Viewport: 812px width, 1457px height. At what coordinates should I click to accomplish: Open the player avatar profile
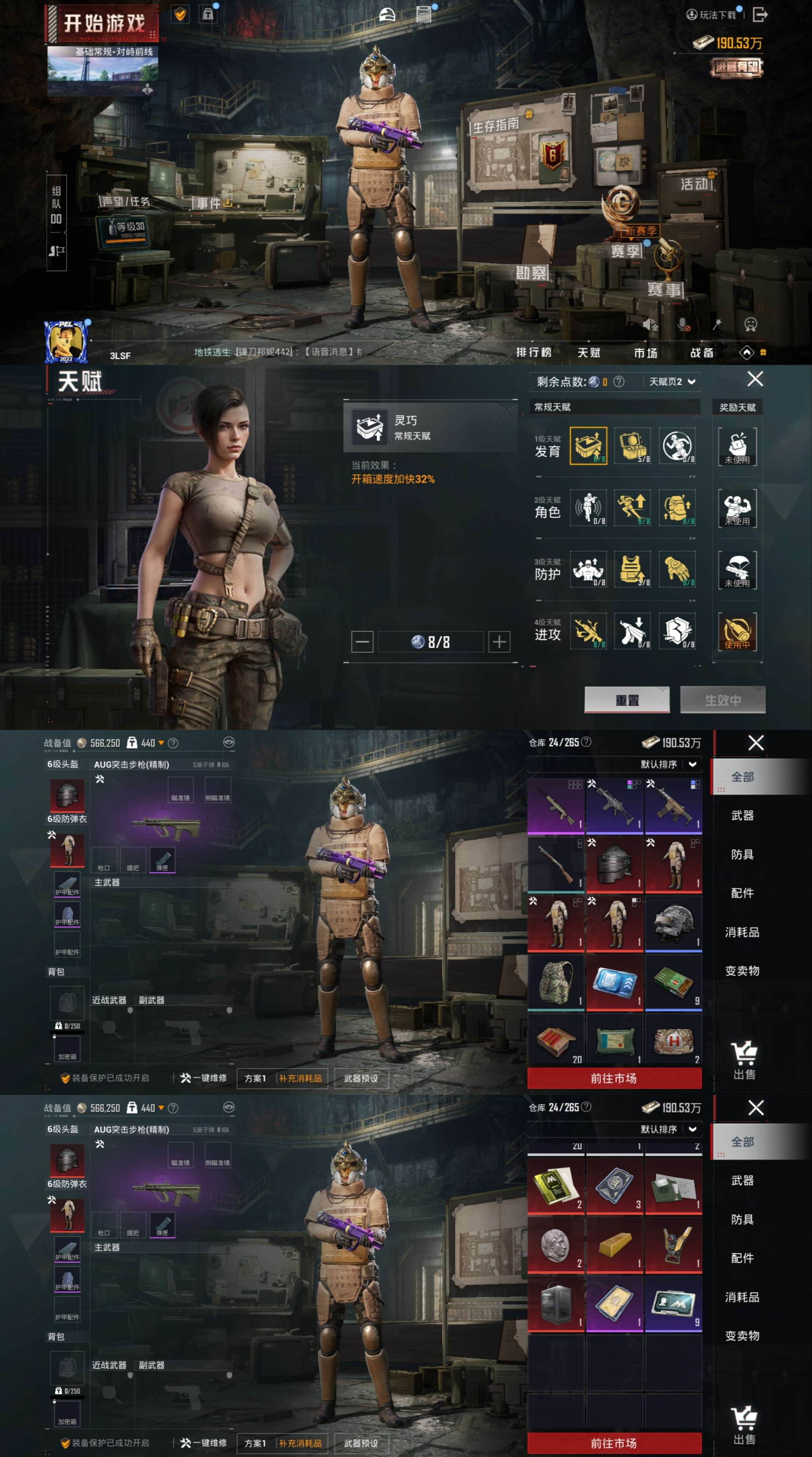click(66, 342)
